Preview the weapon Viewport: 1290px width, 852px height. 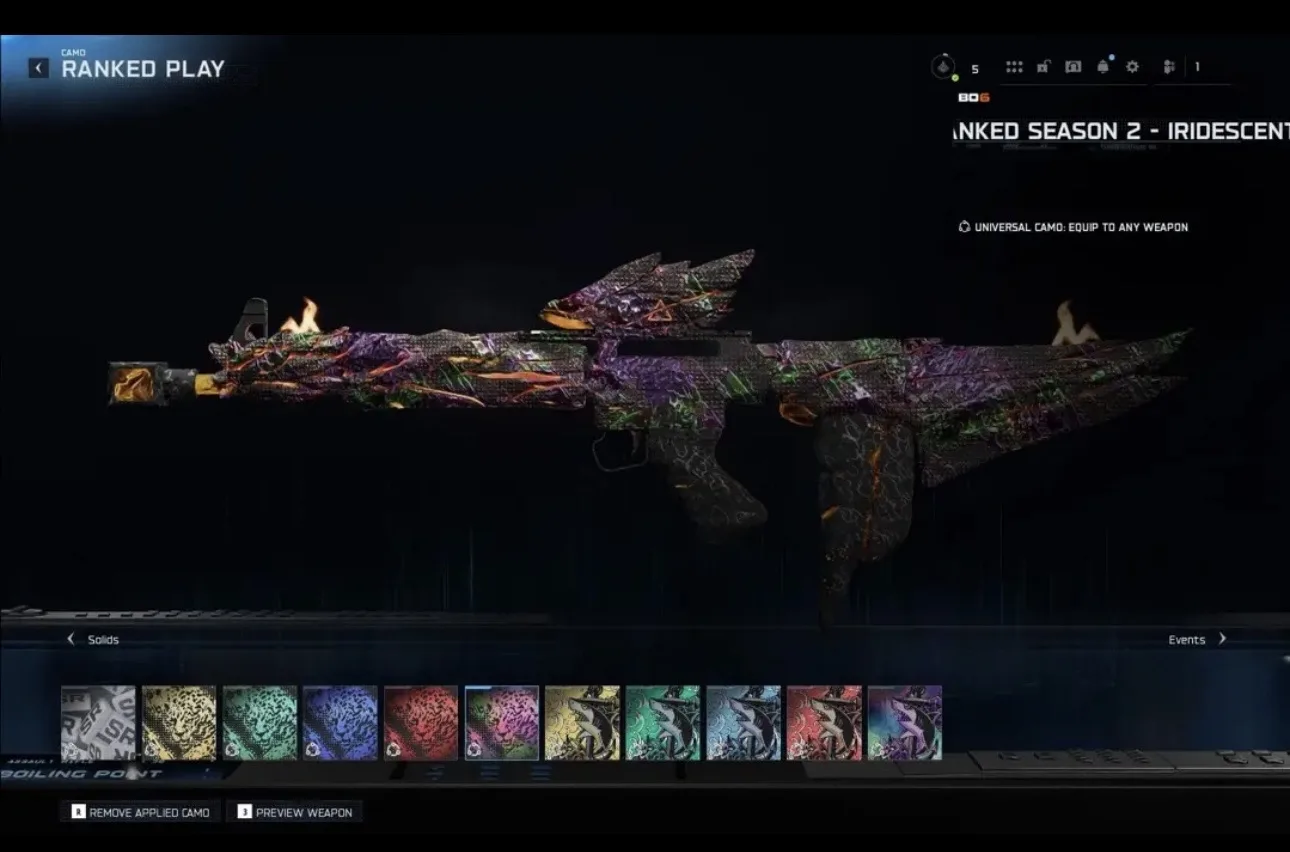294,812
